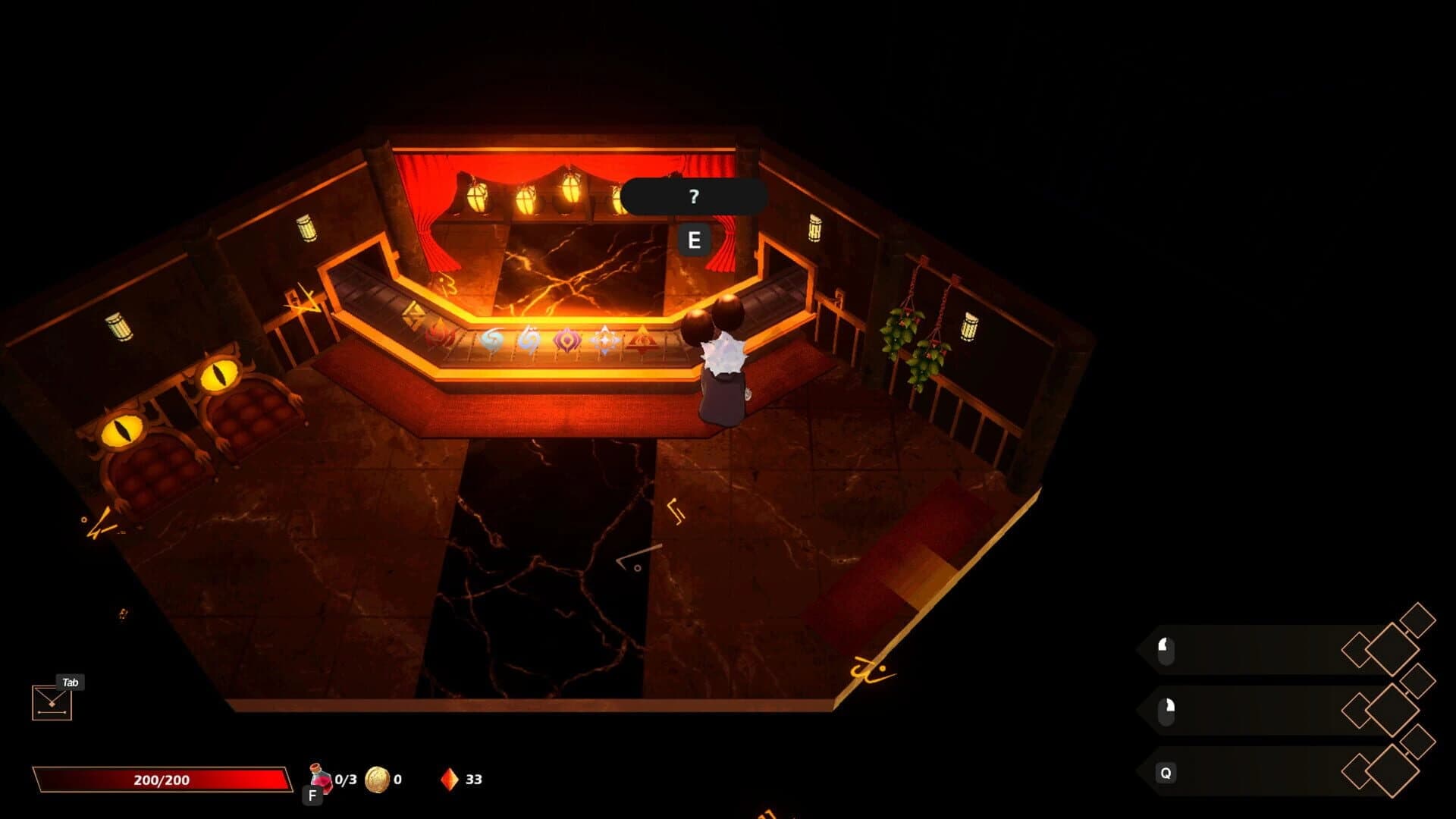This screenshot has width=1456, height=819.
Task: Click the right mouse button ability slot
Action: point(1166,711)
